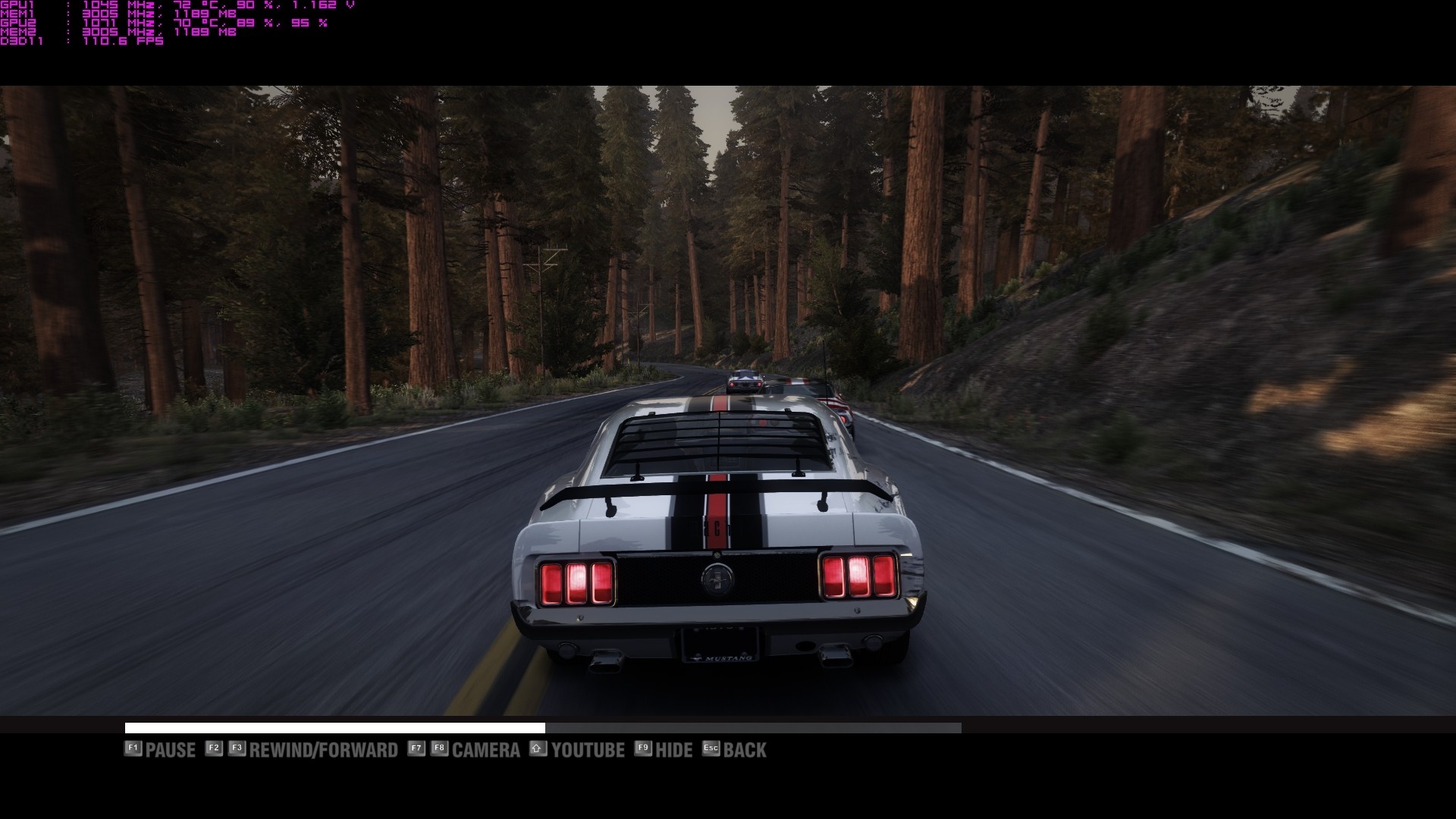This screenshot has height=819, width=1456.
Task: Click the F3 forward key icon
Action: click(236, 749)
